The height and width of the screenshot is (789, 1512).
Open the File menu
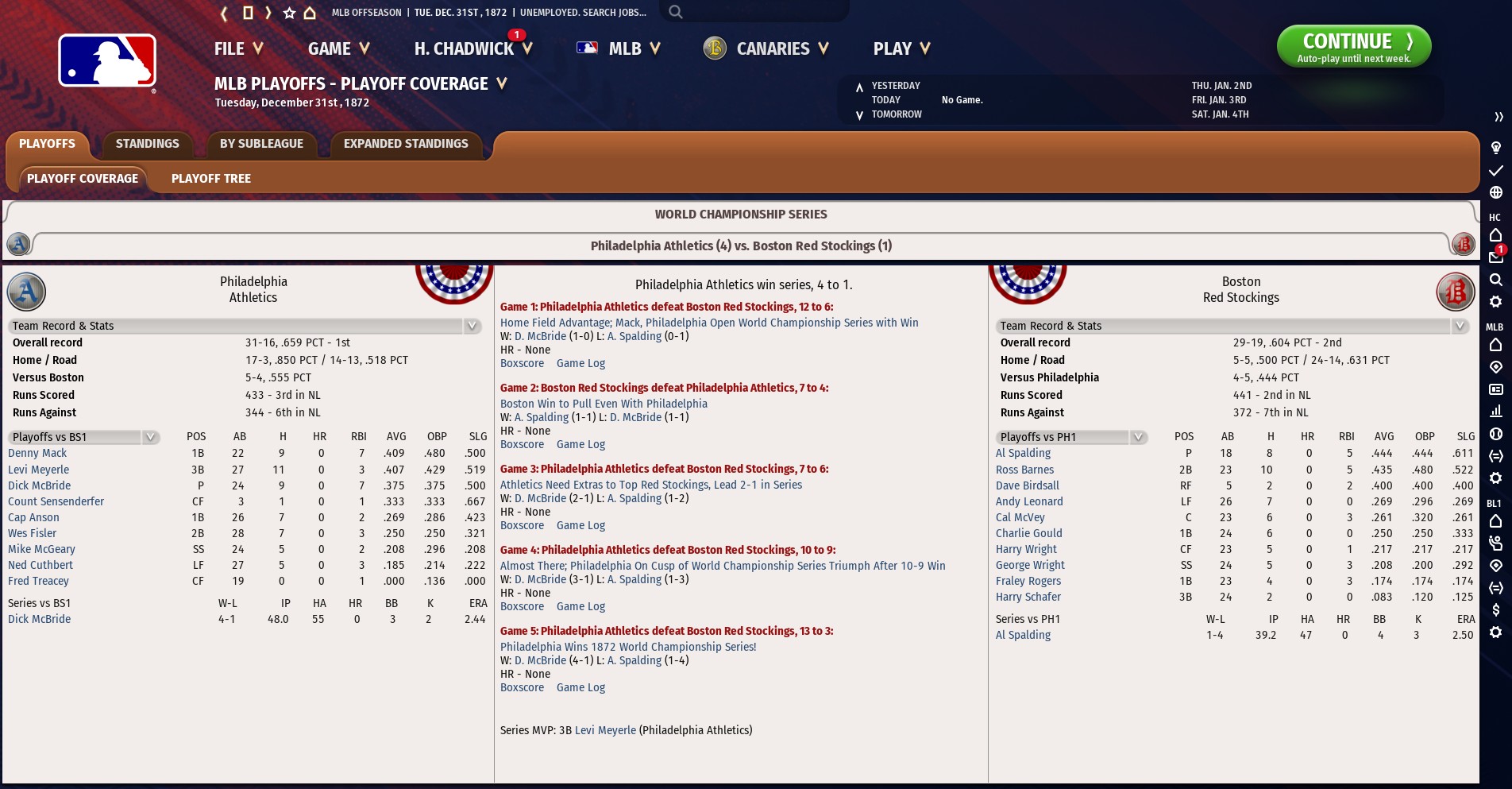pyautogui.click(x=237, y=49)
